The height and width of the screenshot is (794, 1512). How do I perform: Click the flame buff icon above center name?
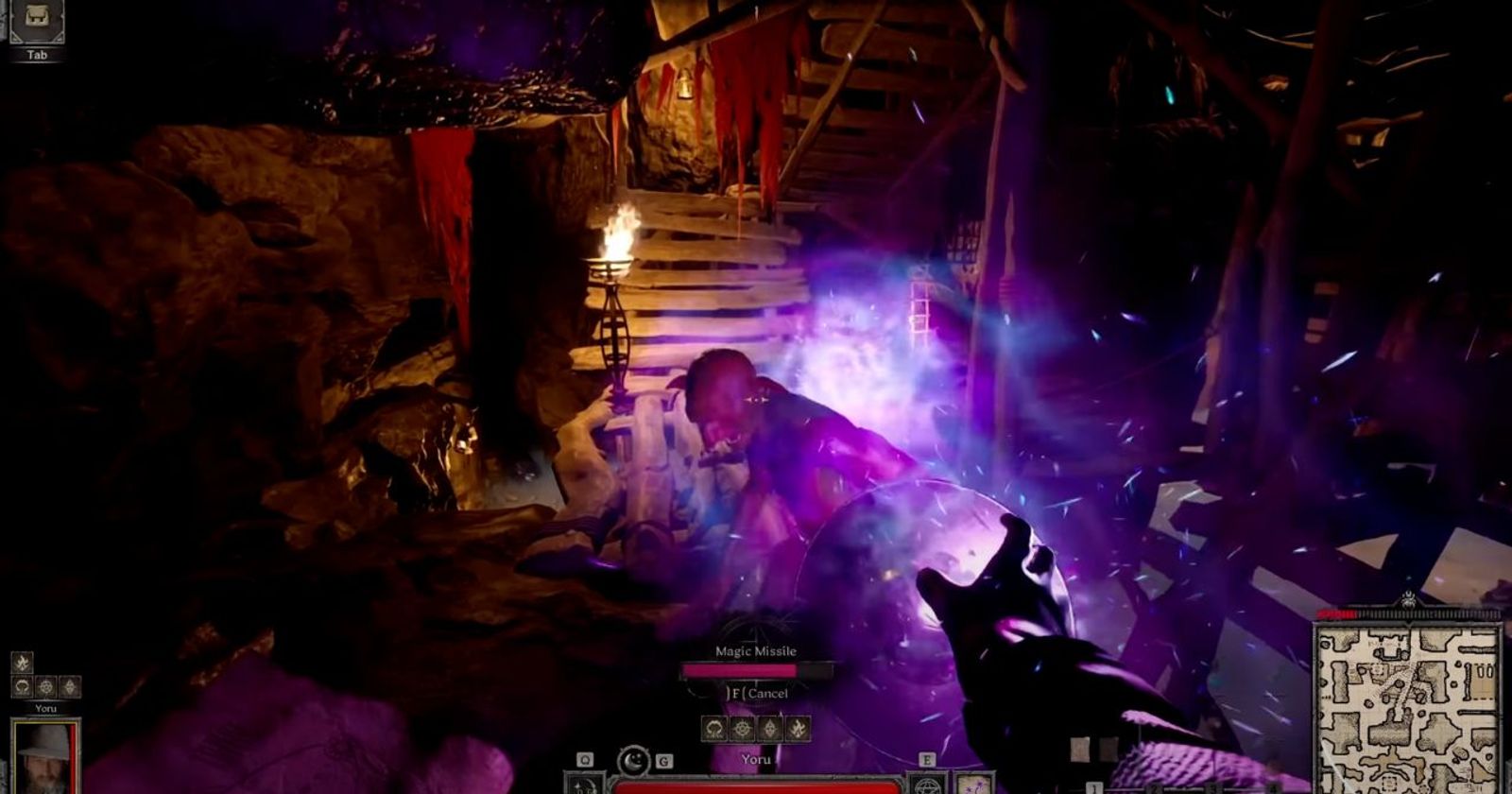pos(799,728)
